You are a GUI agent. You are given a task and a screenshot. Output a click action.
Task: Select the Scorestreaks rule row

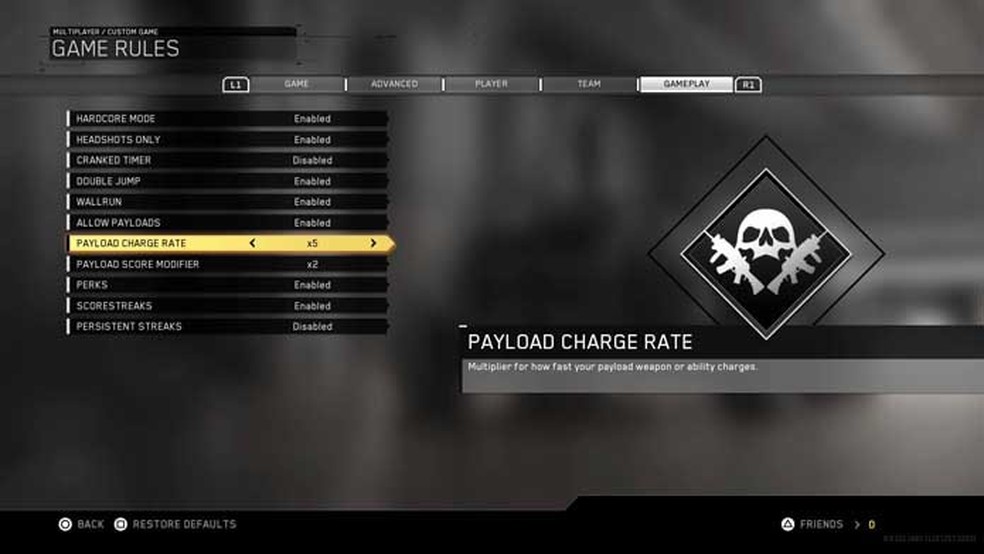tap(228, 306)
